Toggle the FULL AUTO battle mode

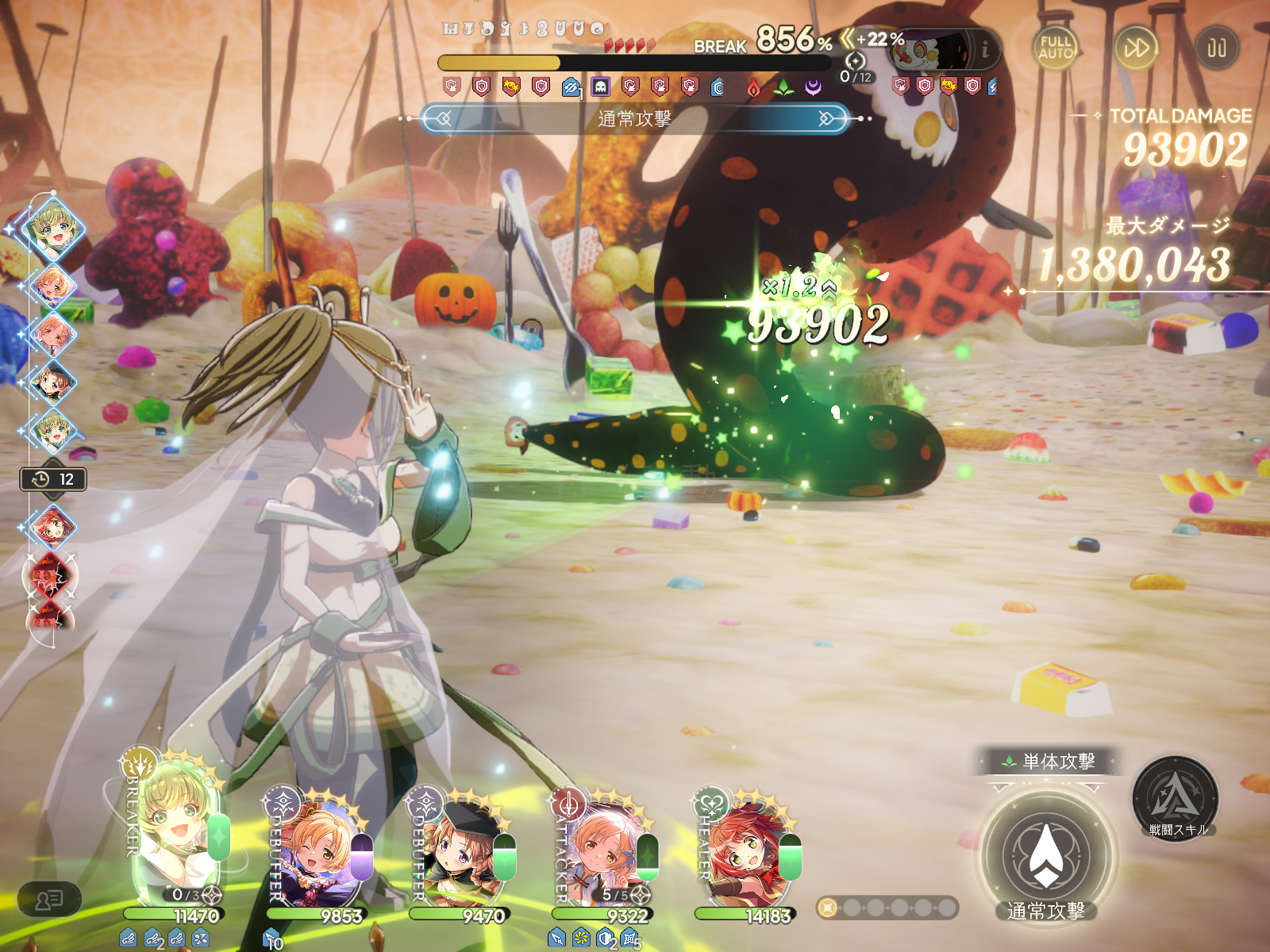(1056, 48)
